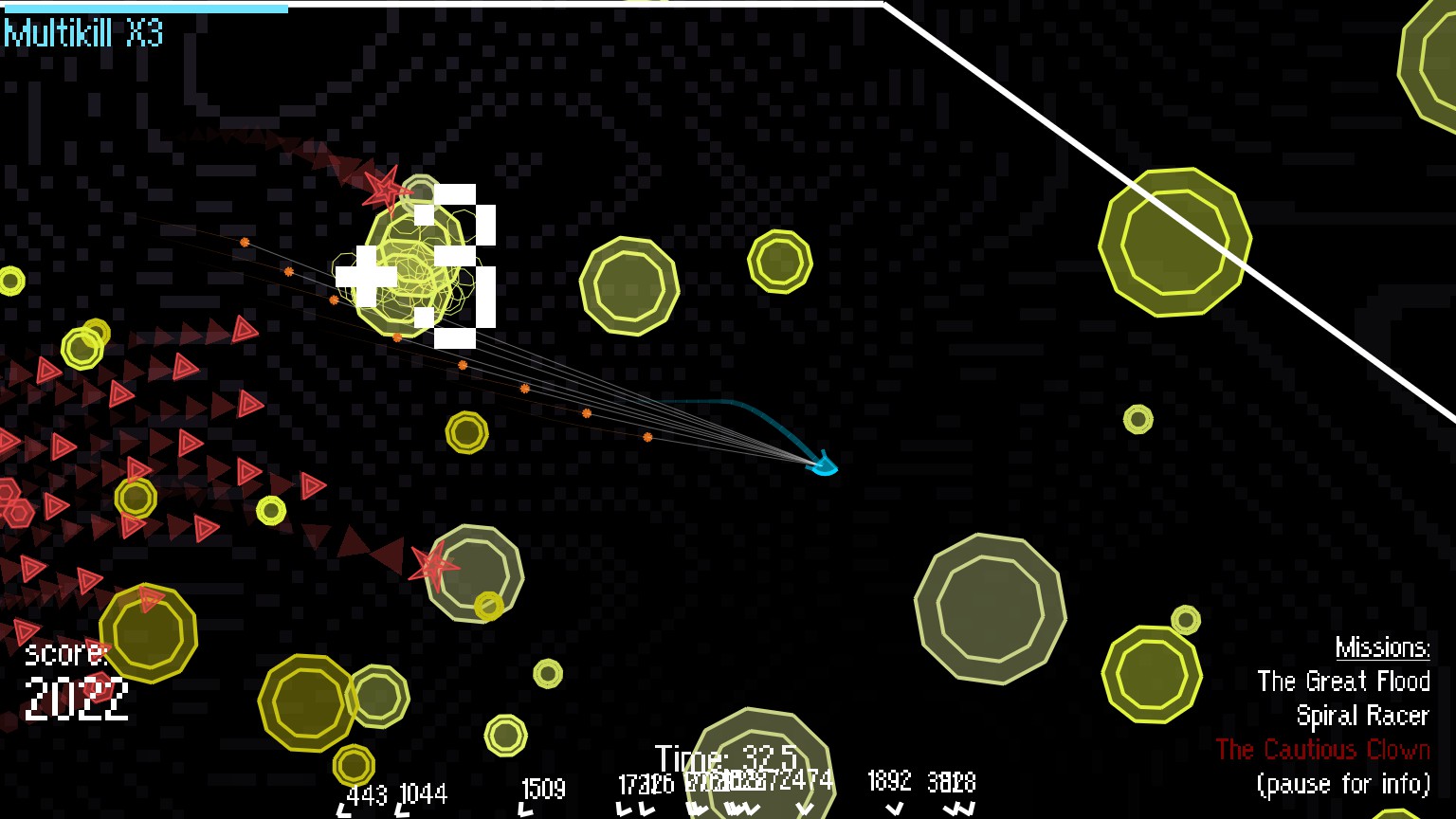The height and width of the screenshot is (819, 1456).
Task: Choose The Cautious Clown mission in red
Action: point(1322,750)
